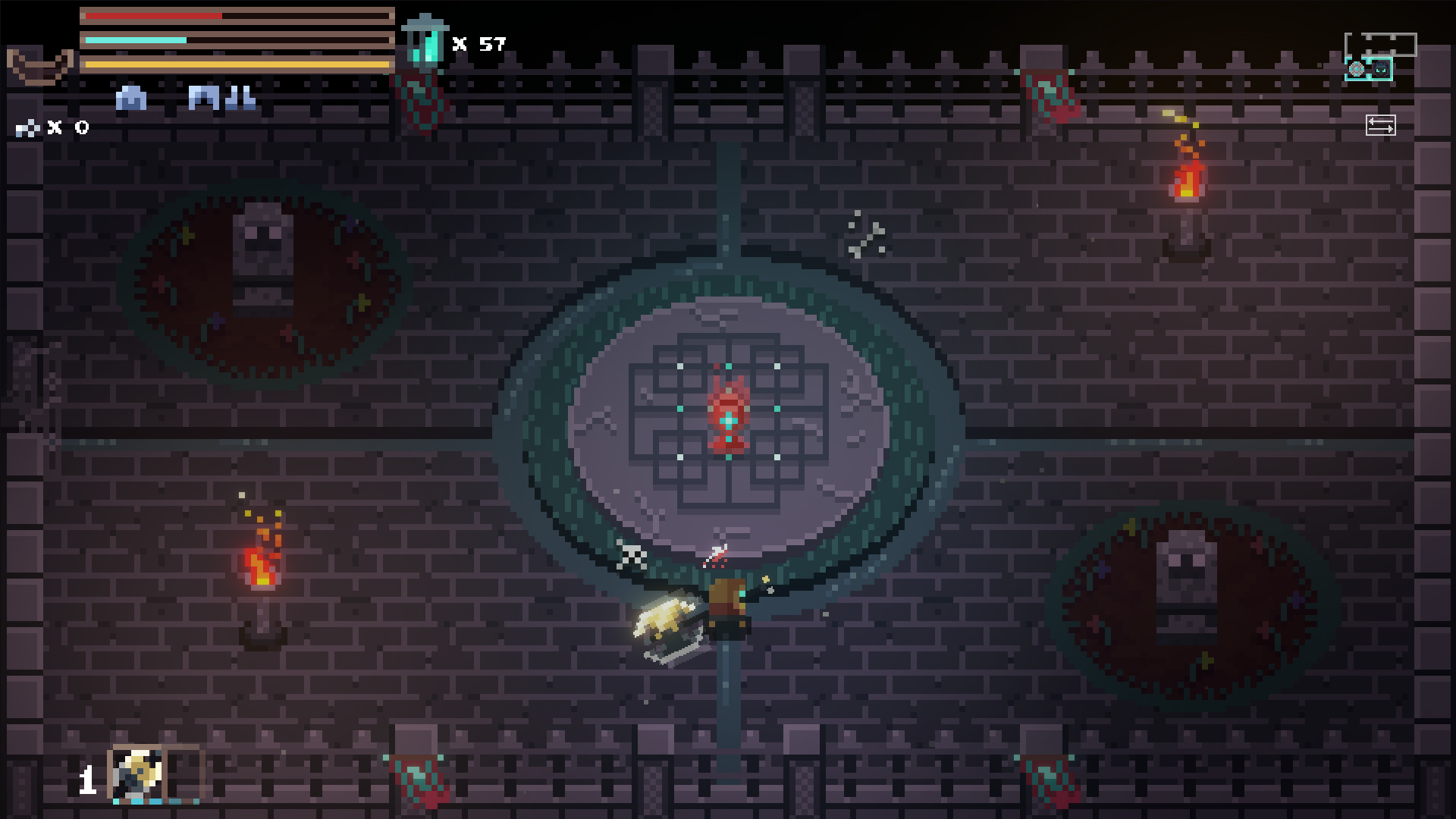1456x819 pixels.
Task: Click the player head icon on the minimap
Action: pyautogui.click(x=1380, y=69)
